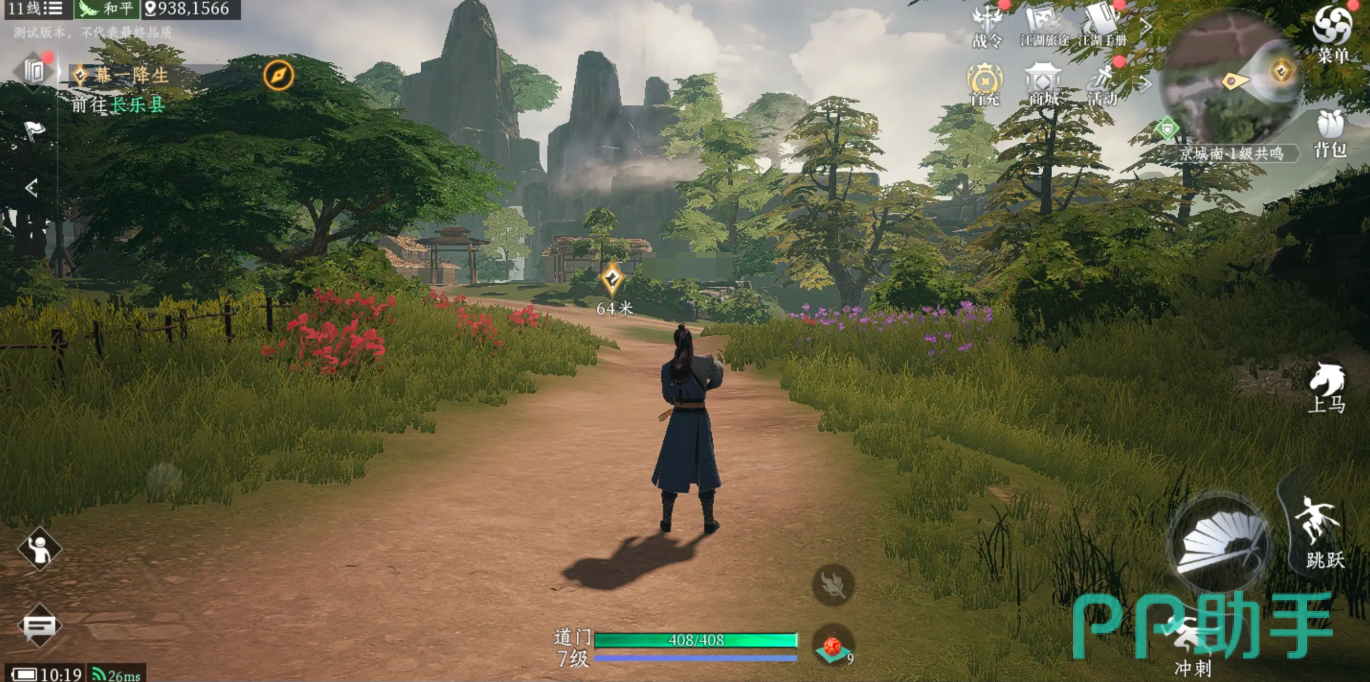The image size is (1370, 682).
Task: Toggle the 和平 peace mode button
Action: (x=107, y=9)
